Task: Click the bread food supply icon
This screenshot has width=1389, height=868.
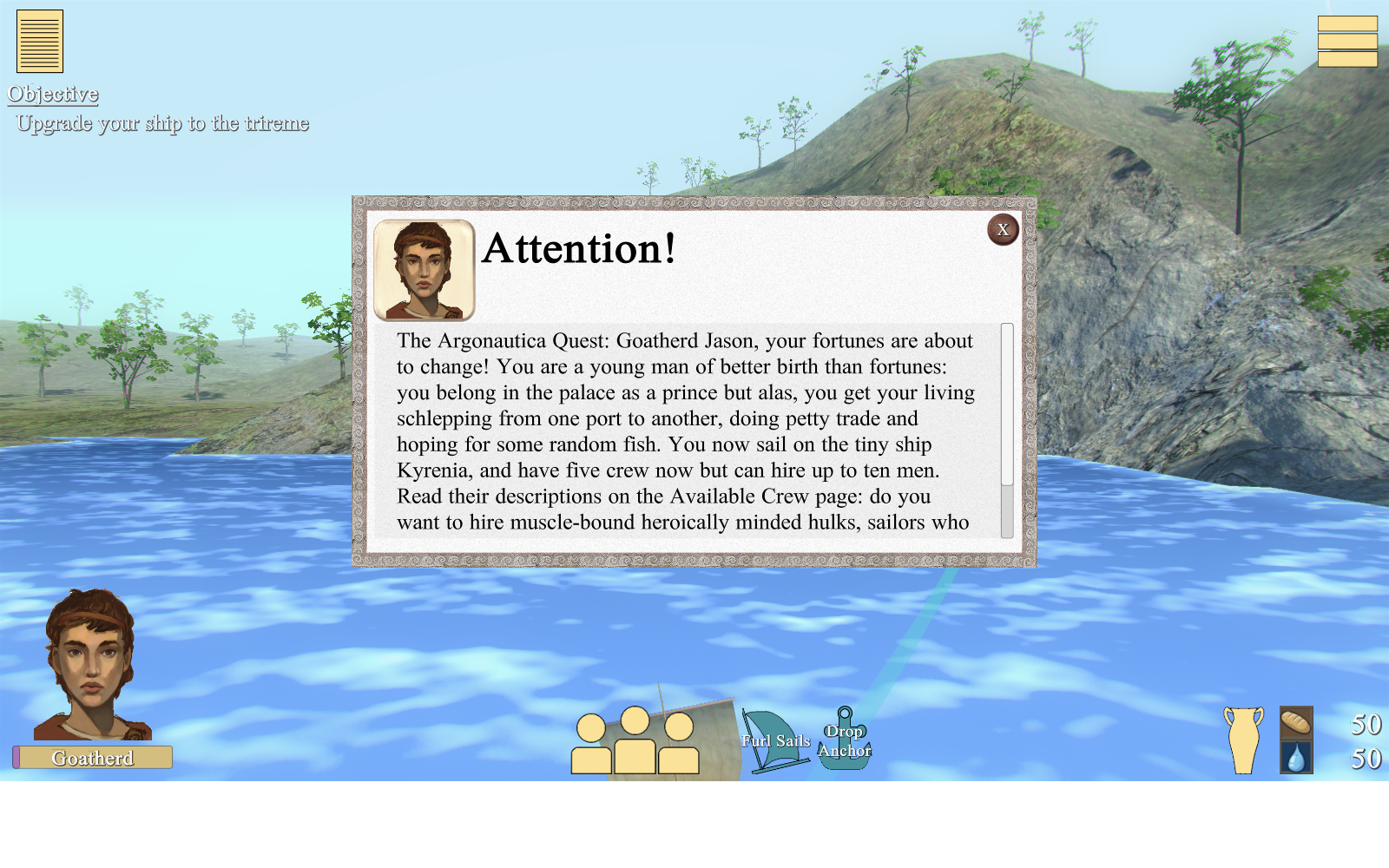Action: [1296, 723]
